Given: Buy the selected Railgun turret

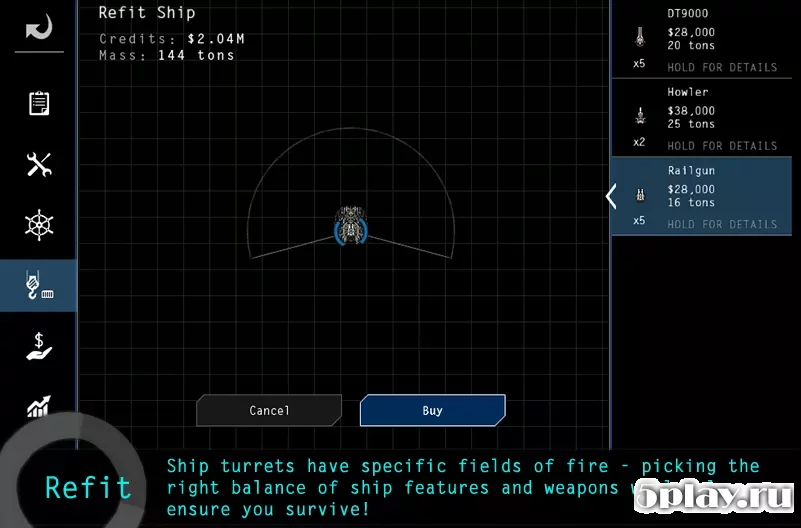Looking at the screenshot, I should (x=432, y=410).
